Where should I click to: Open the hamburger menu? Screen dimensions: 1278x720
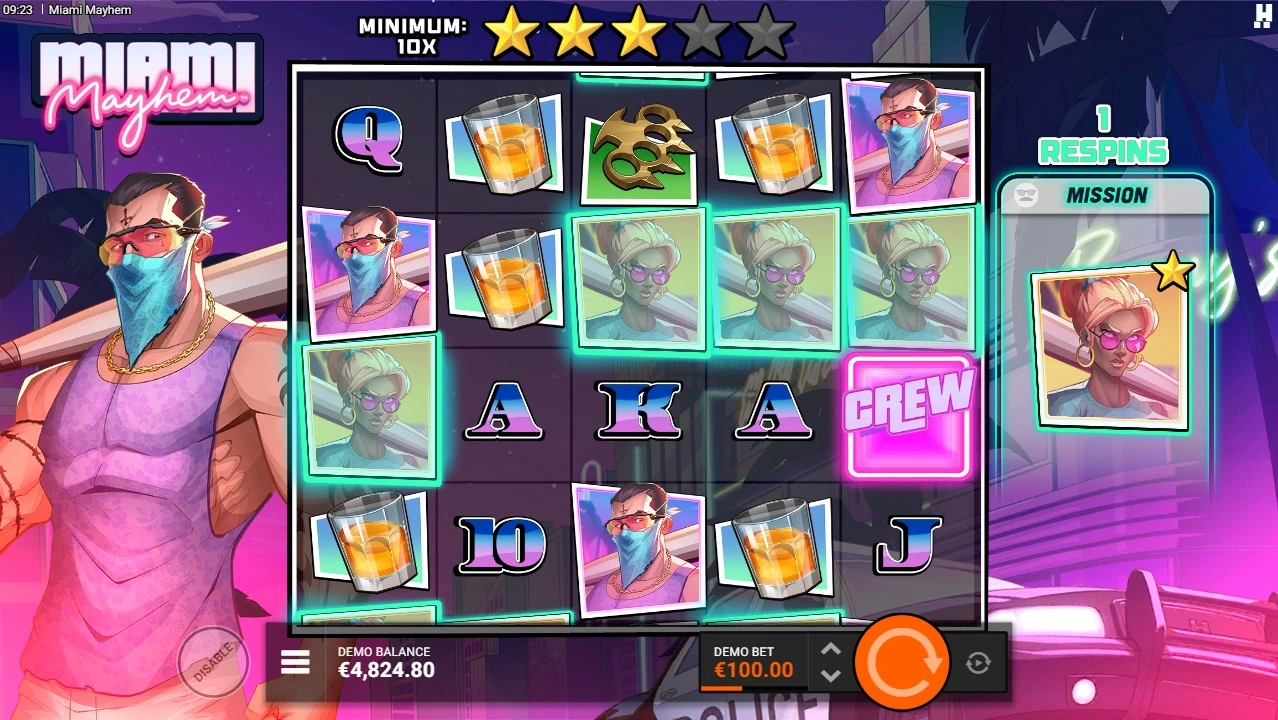295,662
